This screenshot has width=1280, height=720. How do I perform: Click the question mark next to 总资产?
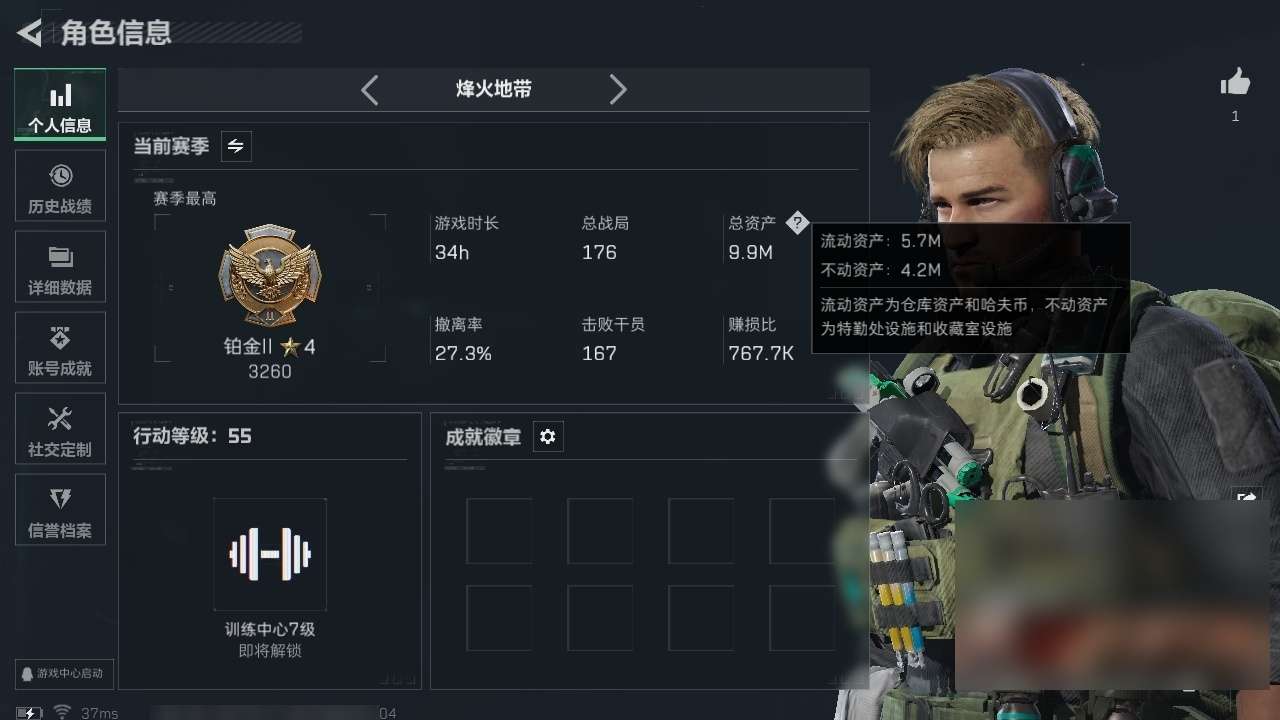click(798, 222)
